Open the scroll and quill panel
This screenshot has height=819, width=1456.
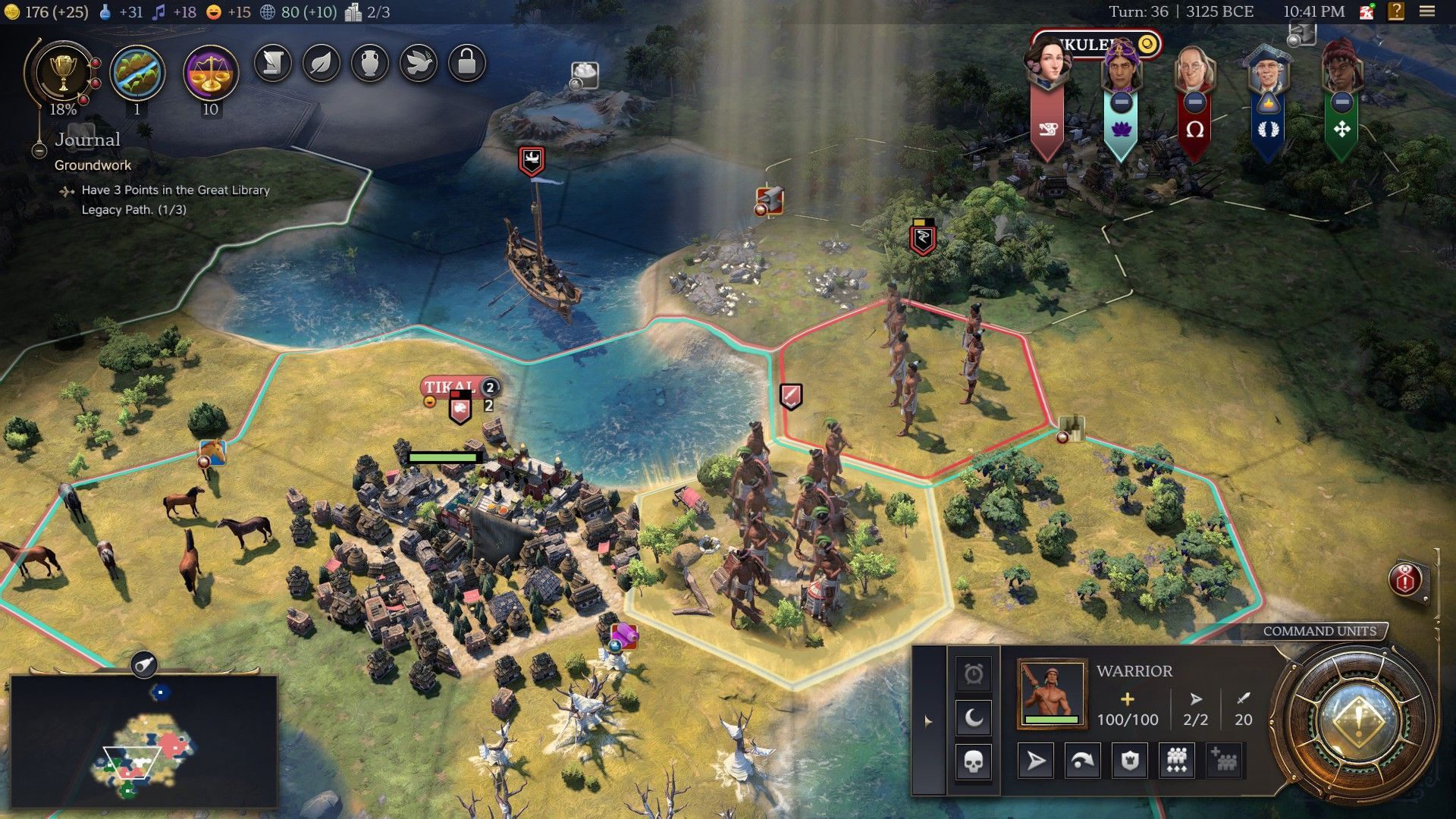point(273,63)
